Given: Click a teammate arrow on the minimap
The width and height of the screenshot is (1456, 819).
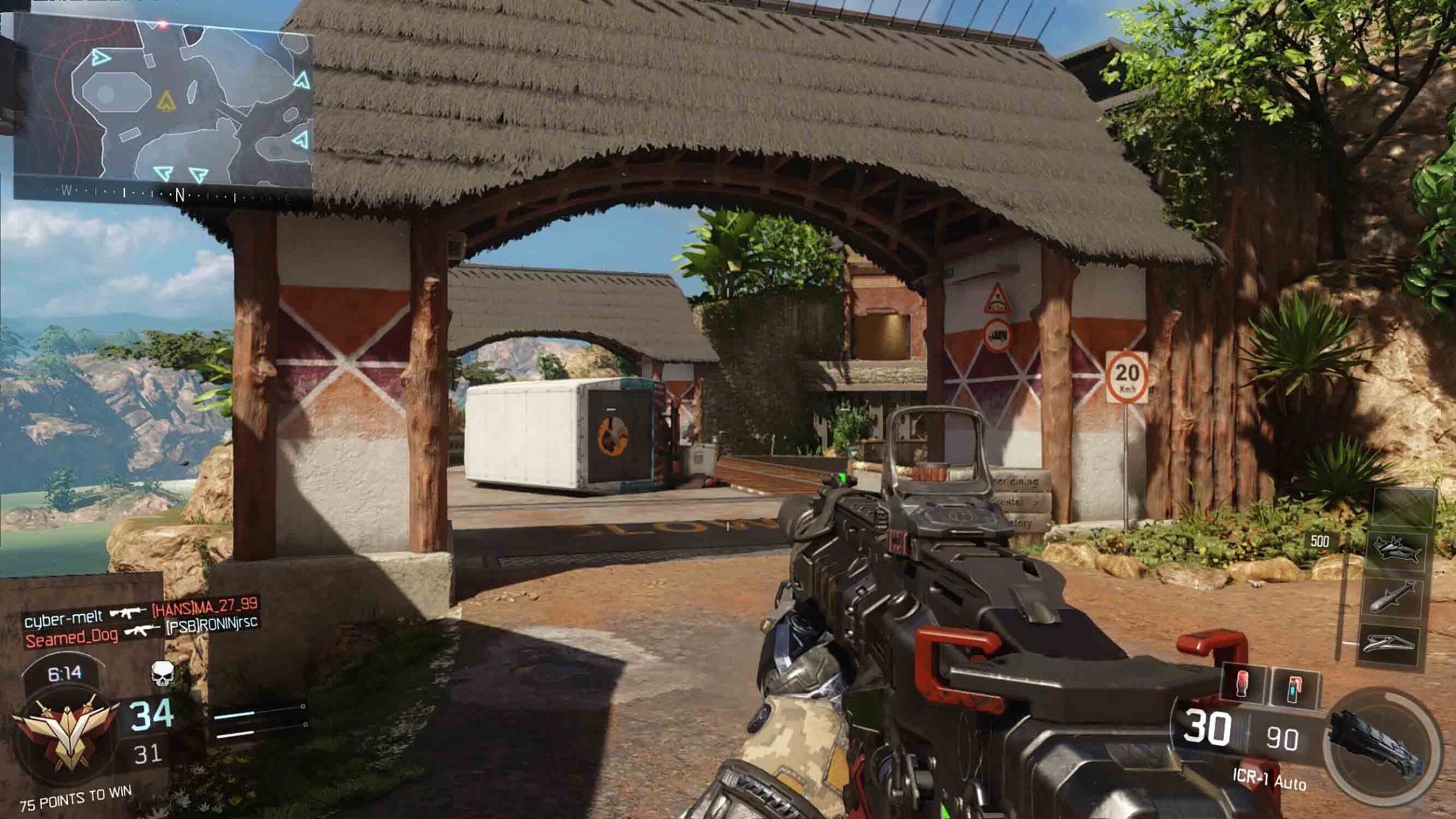Looking at the screenshot, I should coord(100,57).
